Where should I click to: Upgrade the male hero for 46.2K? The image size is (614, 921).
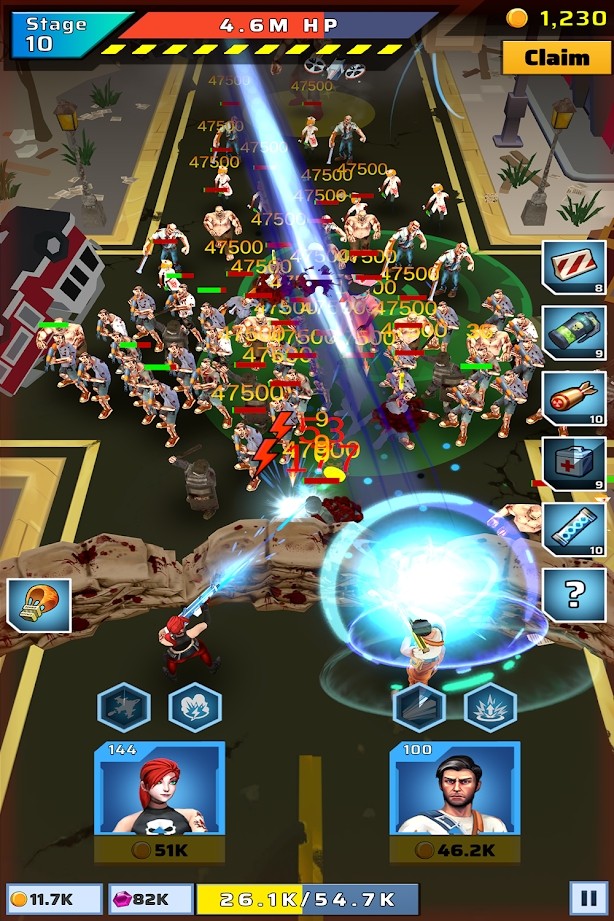pyautogui.click(x=454, y=850)
